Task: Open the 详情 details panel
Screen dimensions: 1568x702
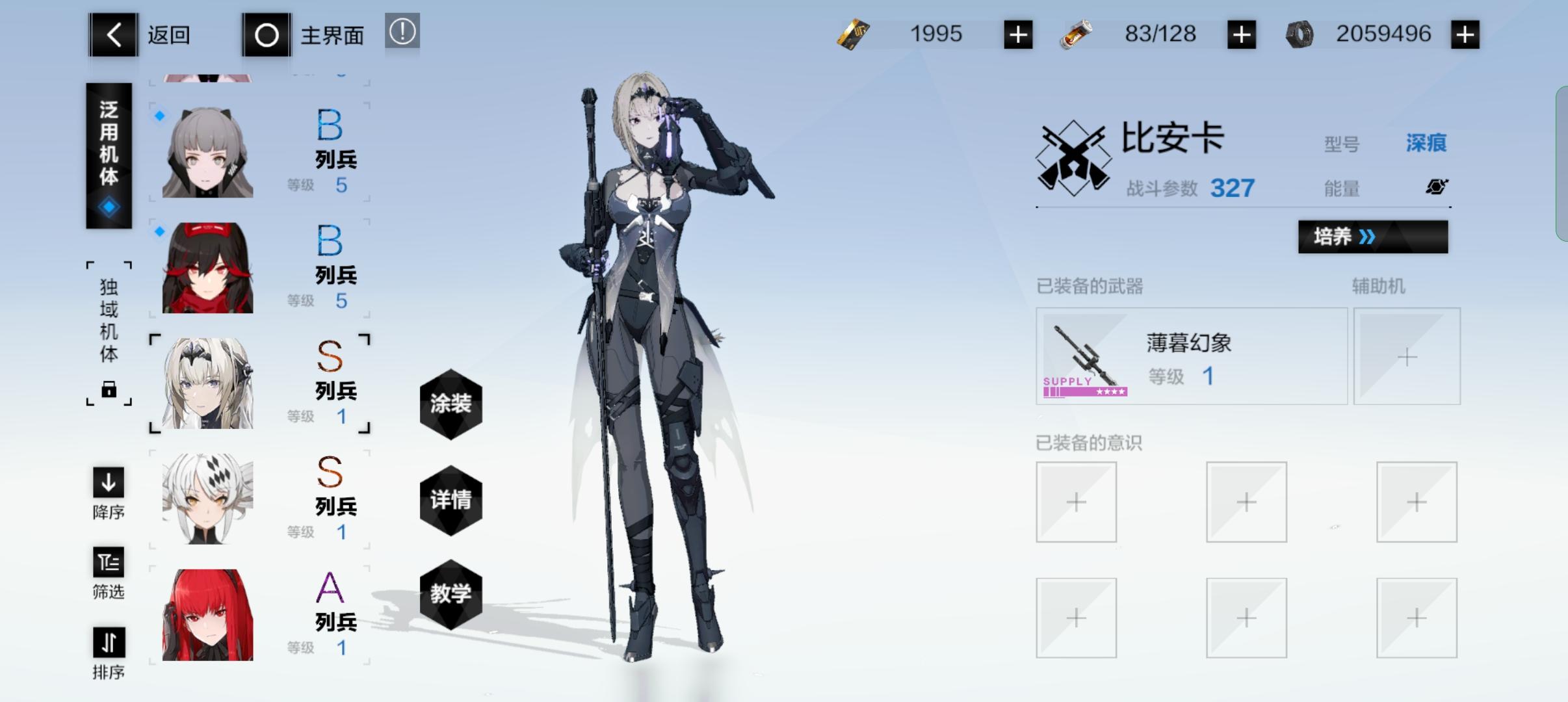Action: [451, 499]
